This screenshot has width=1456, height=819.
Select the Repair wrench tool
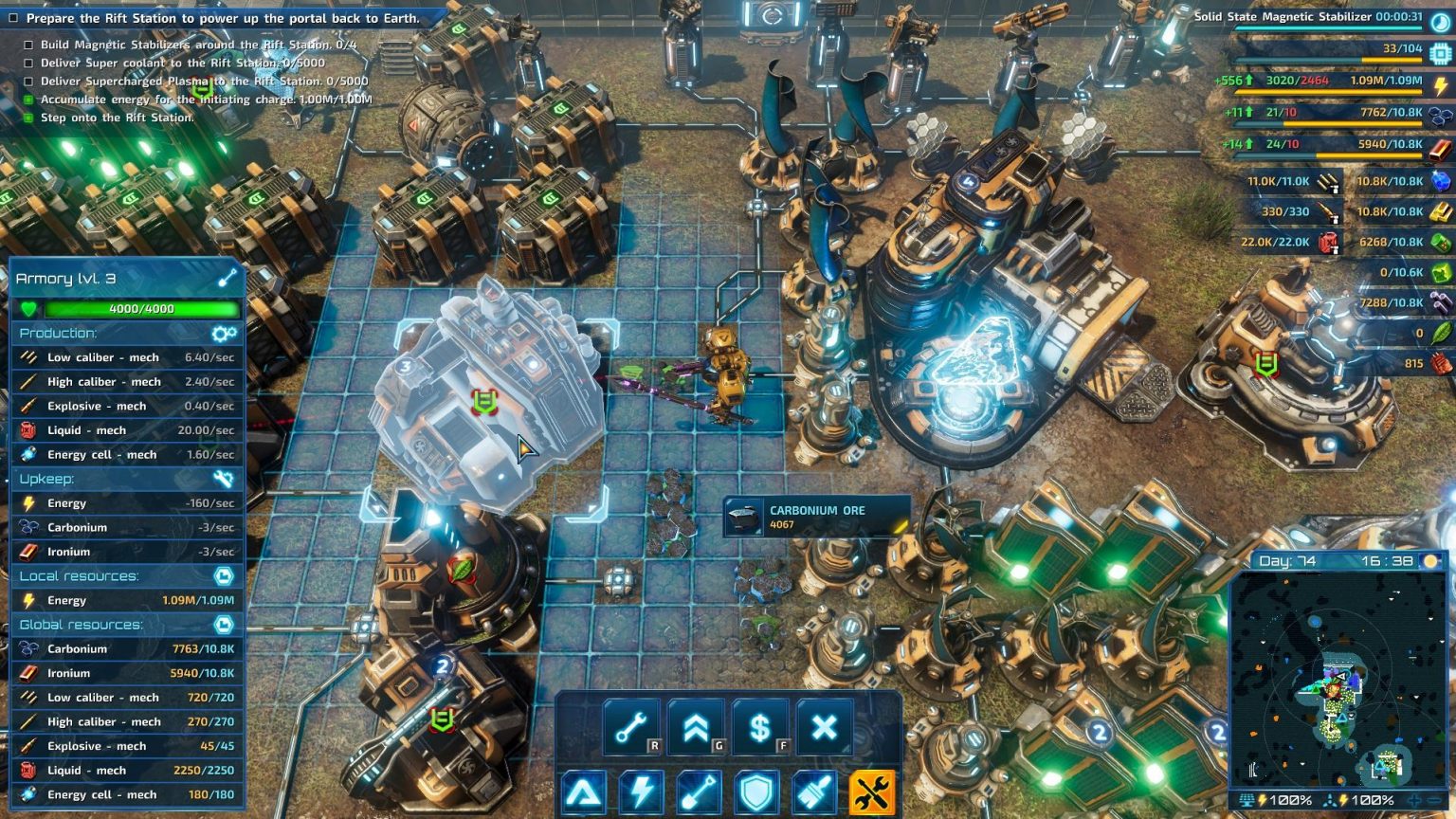pyautogui.click(x=633, y=726)
